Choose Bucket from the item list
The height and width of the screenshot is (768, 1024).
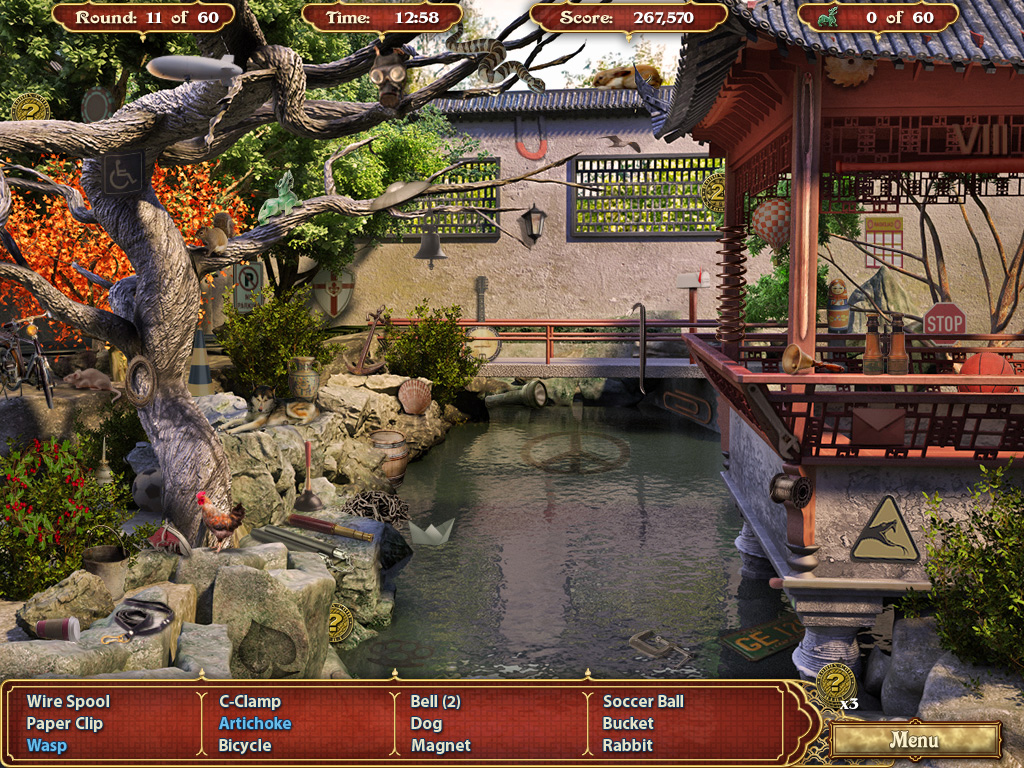[628, 724]
